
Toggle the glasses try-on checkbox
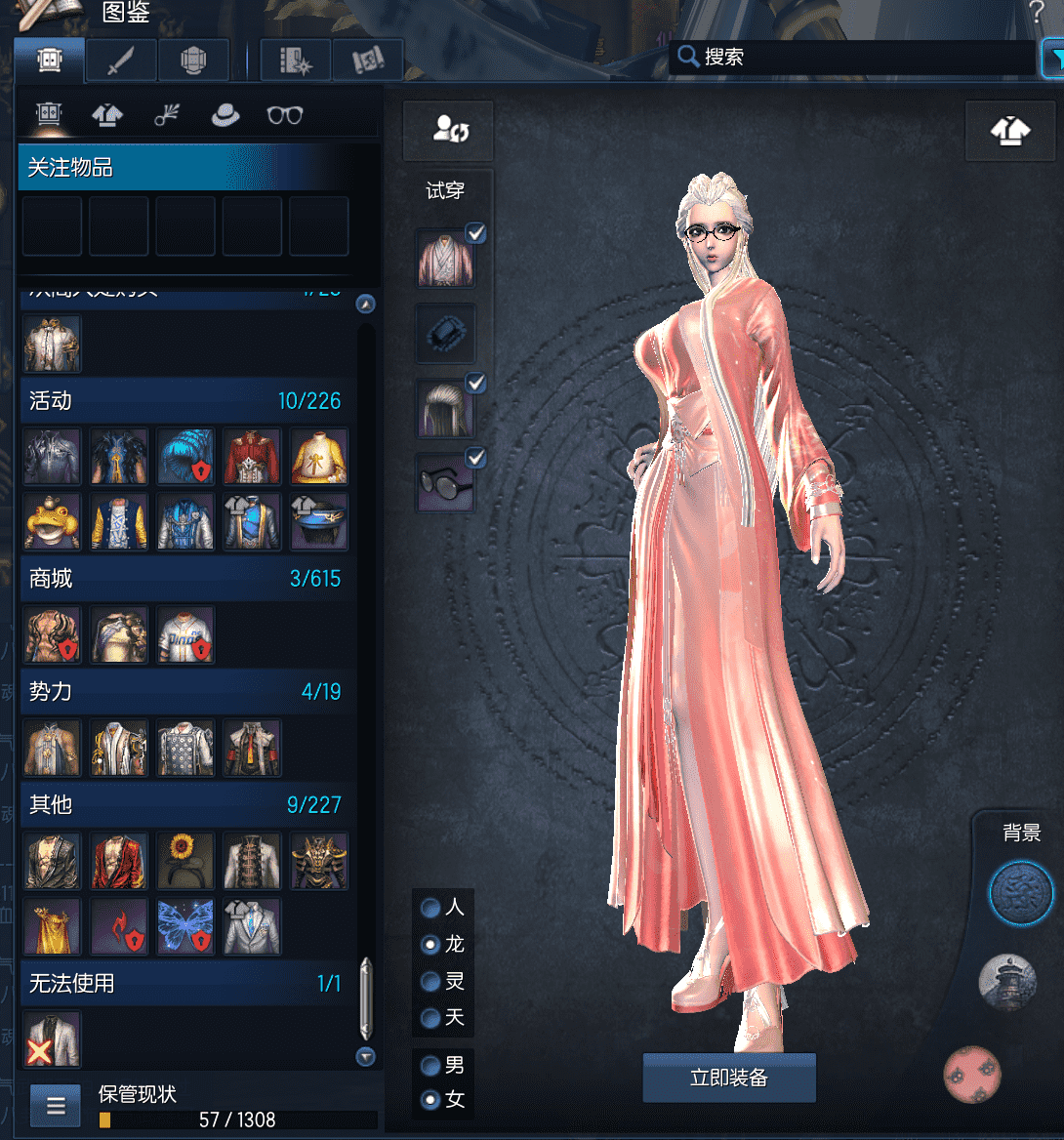click(476, 457)
